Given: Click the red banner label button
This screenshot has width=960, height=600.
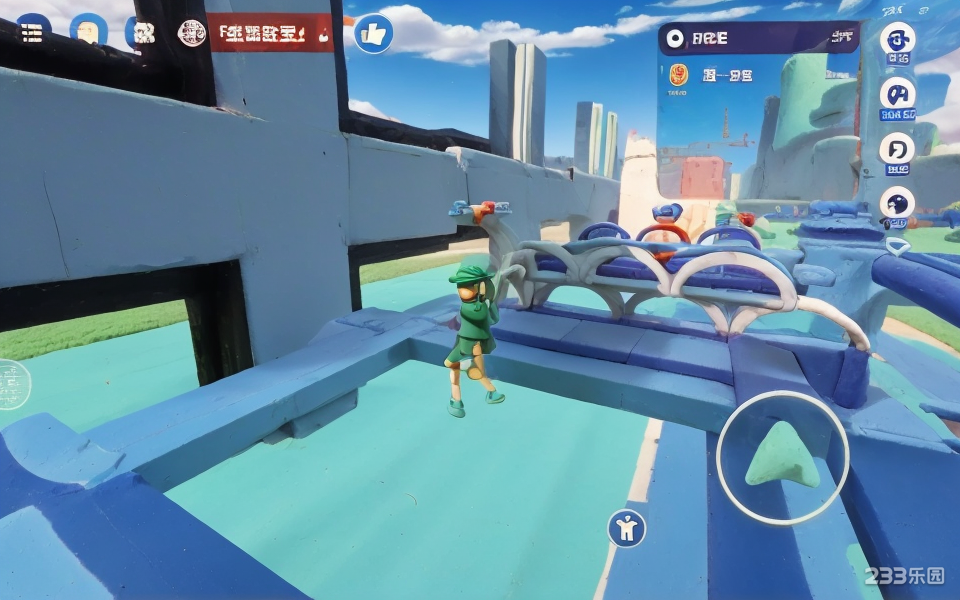Looking at the screenshot, I should coord(270,34).
